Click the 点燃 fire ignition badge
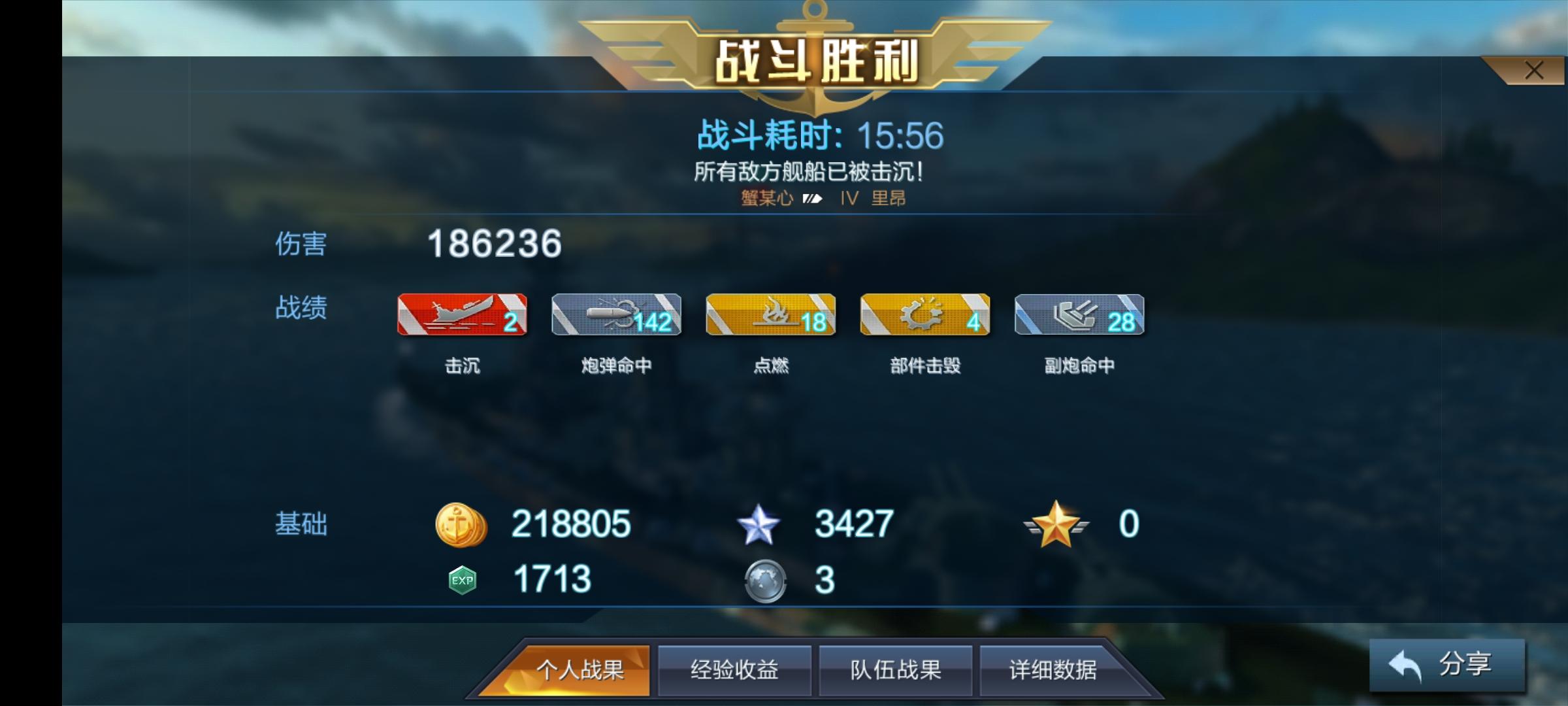Viewport: 1568px width, 706px height. tap(770, 316)
